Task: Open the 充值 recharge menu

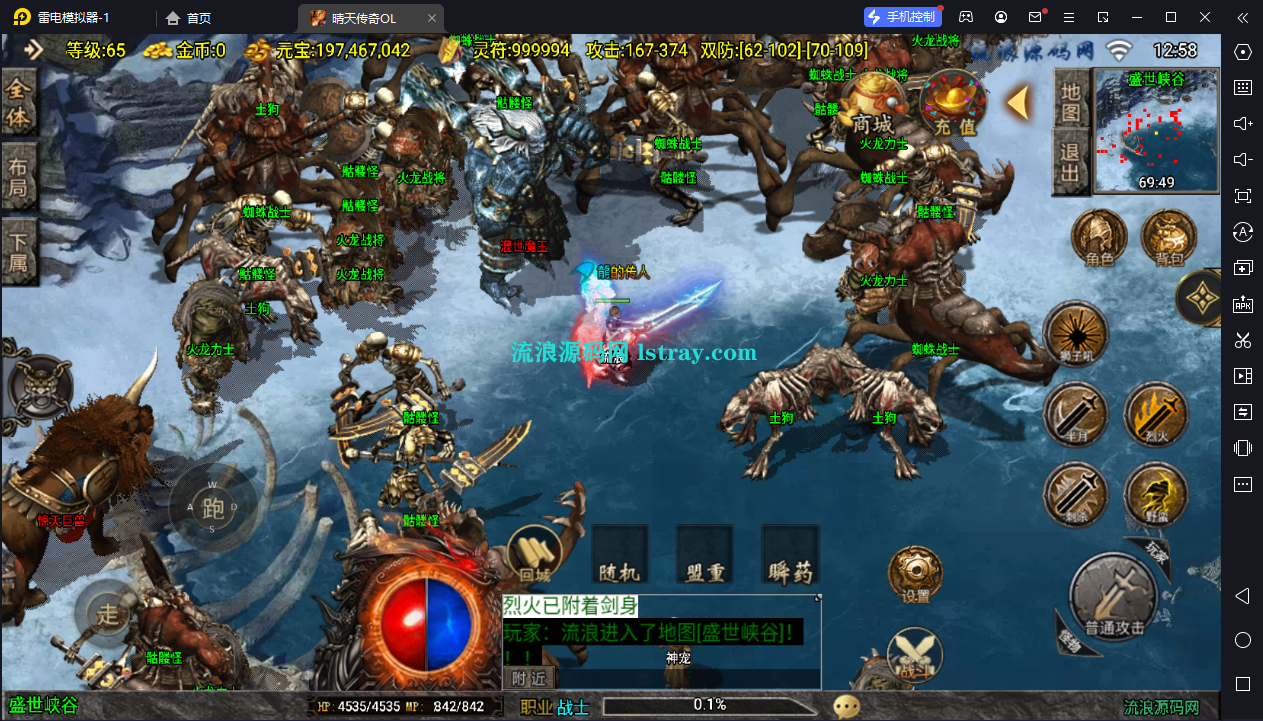Action: pyautogui.click(x=953, y=107)
